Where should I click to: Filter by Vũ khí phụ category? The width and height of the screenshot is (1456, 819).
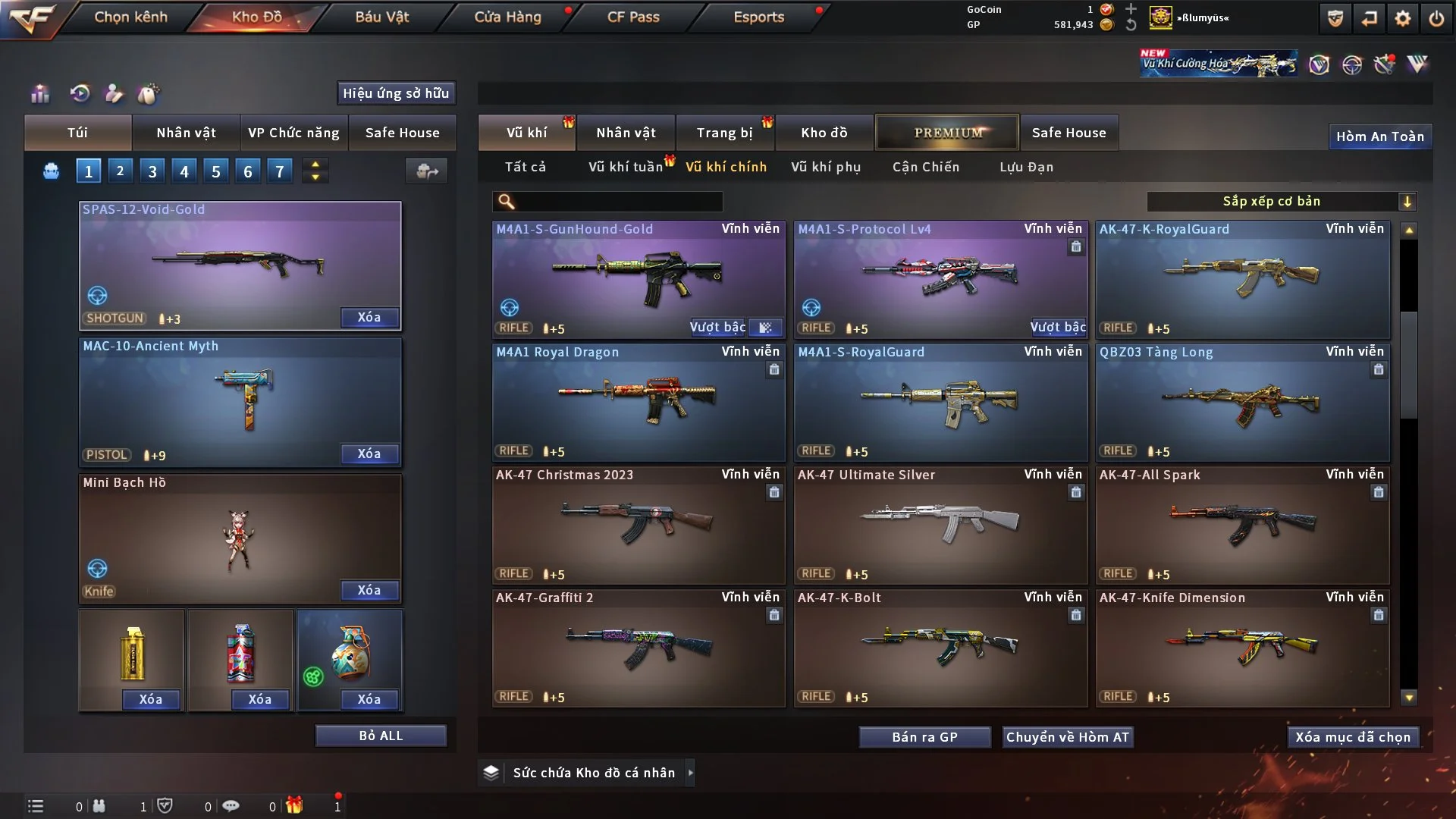point(826,167)
